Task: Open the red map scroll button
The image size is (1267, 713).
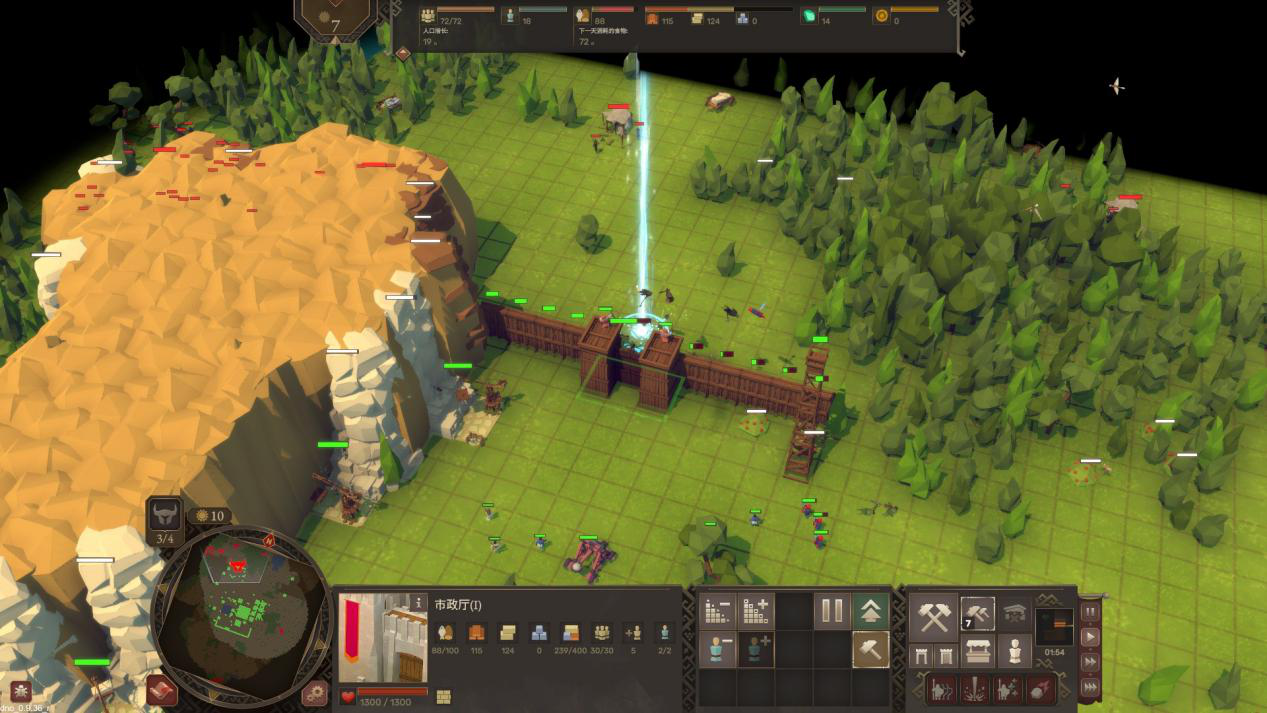Action: pos(161,690)
